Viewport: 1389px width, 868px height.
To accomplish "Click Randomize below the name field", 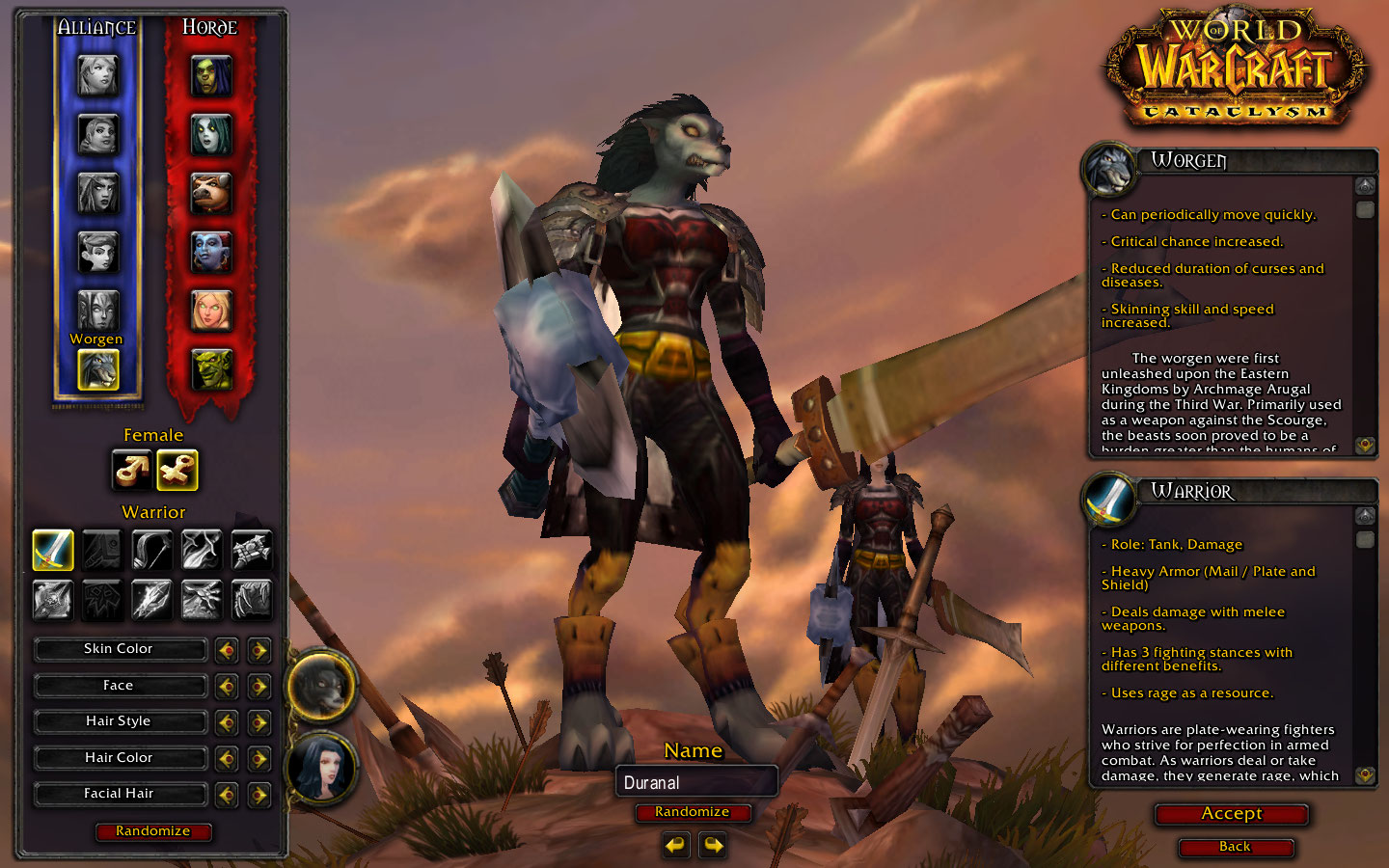I will (x=692, y=812).
